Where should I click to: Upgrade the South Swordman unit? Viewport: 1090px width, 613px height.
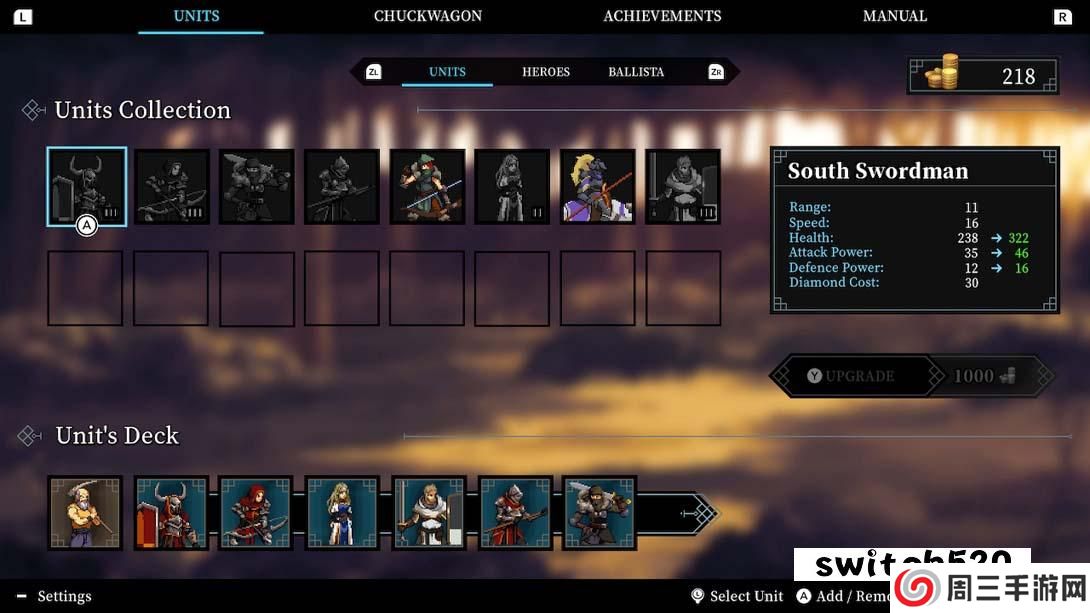(851, 376)
